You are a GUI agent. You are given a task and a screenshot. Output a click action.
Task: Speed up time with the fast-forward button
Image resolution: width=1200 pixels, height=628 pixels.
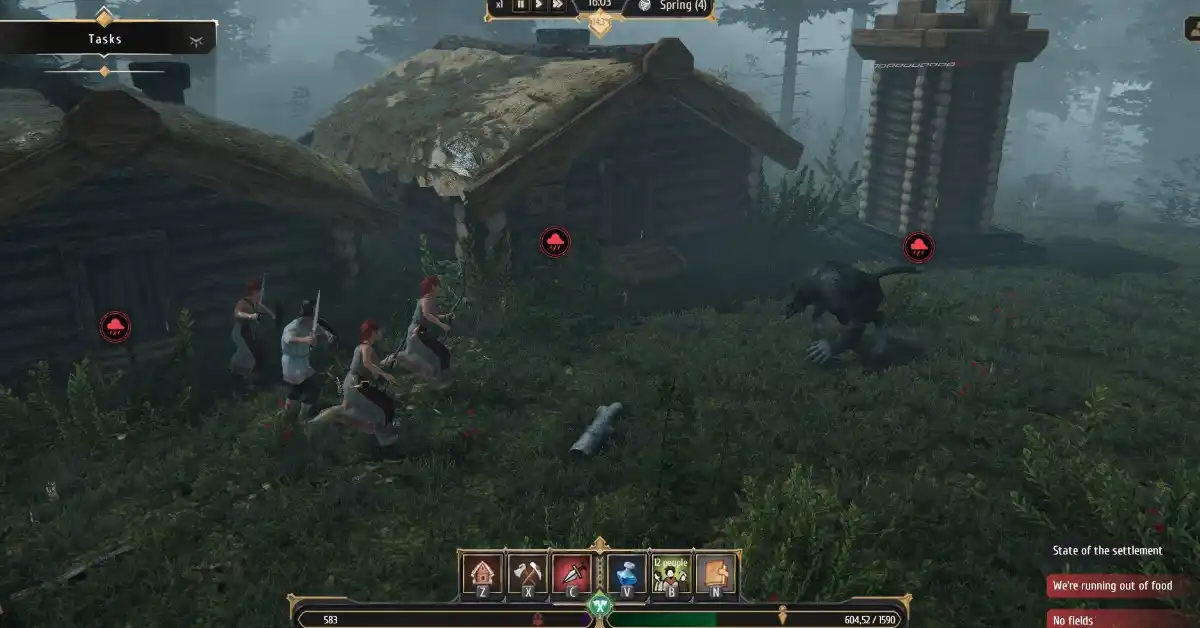click(x=558, y=5)
